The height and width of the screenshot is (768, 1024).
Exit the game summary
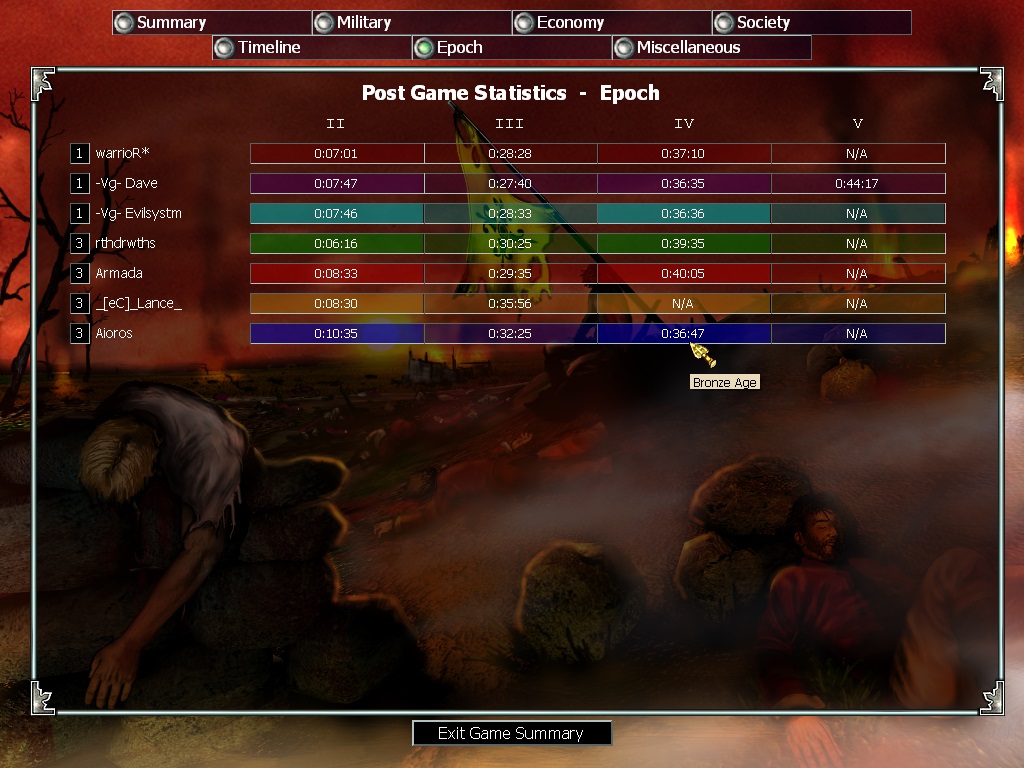click(x=511, y=733)
